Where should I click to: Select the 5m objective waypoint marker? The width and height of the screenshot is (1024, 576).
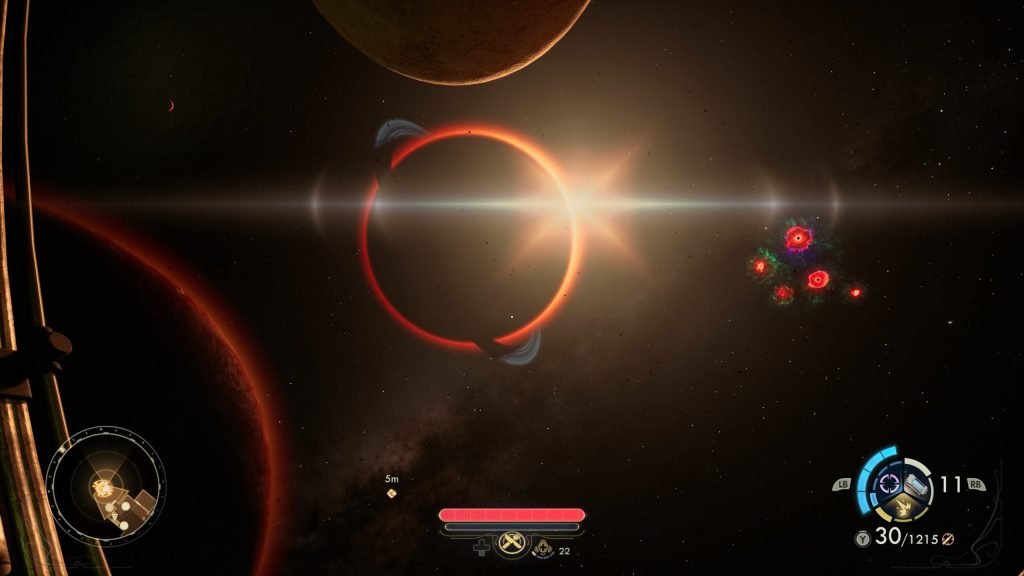(392, 493)
